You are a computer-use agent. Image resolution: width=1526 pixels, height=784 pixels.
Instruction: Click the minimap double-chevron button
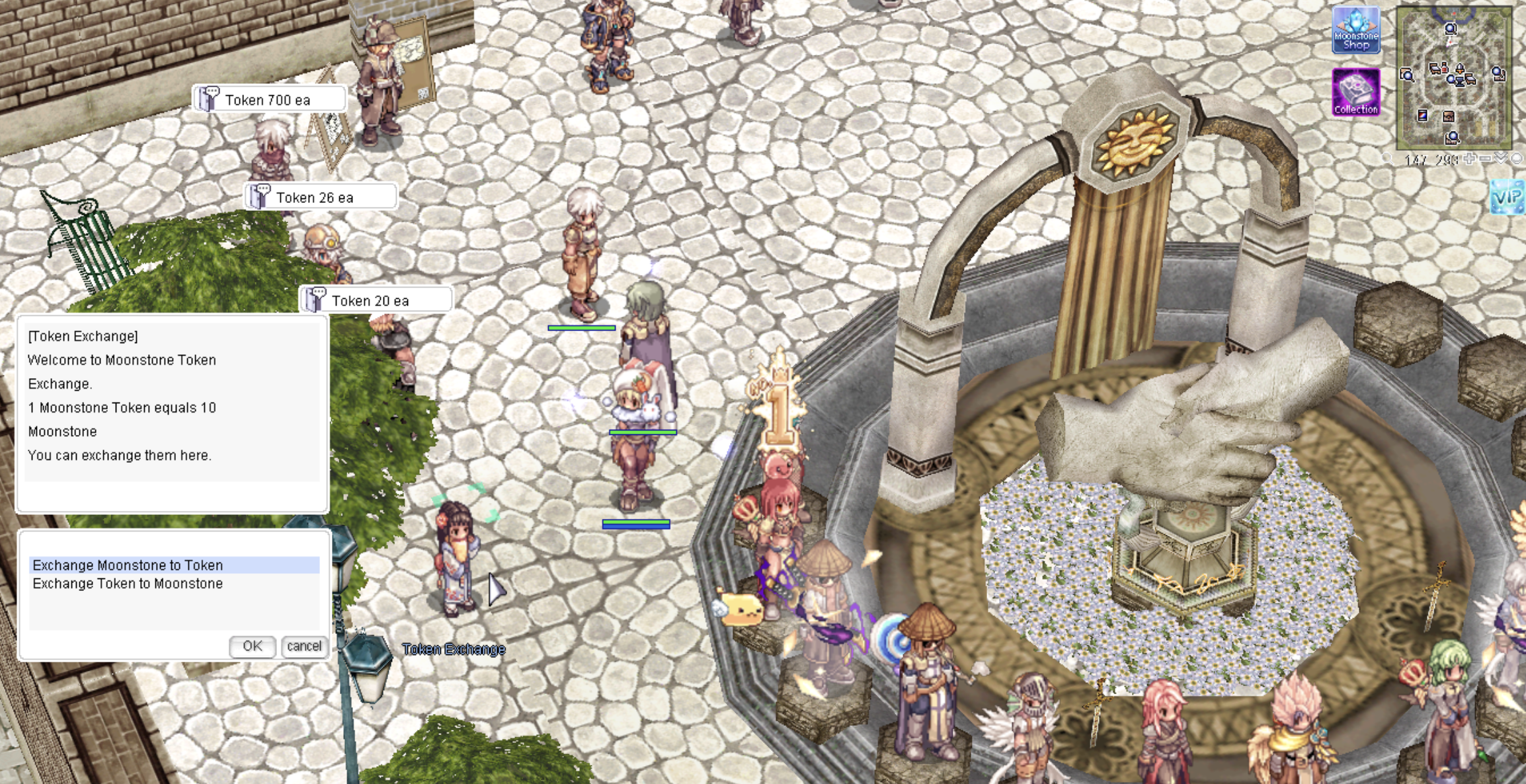pyautogui.click(x=1501, y=159)
